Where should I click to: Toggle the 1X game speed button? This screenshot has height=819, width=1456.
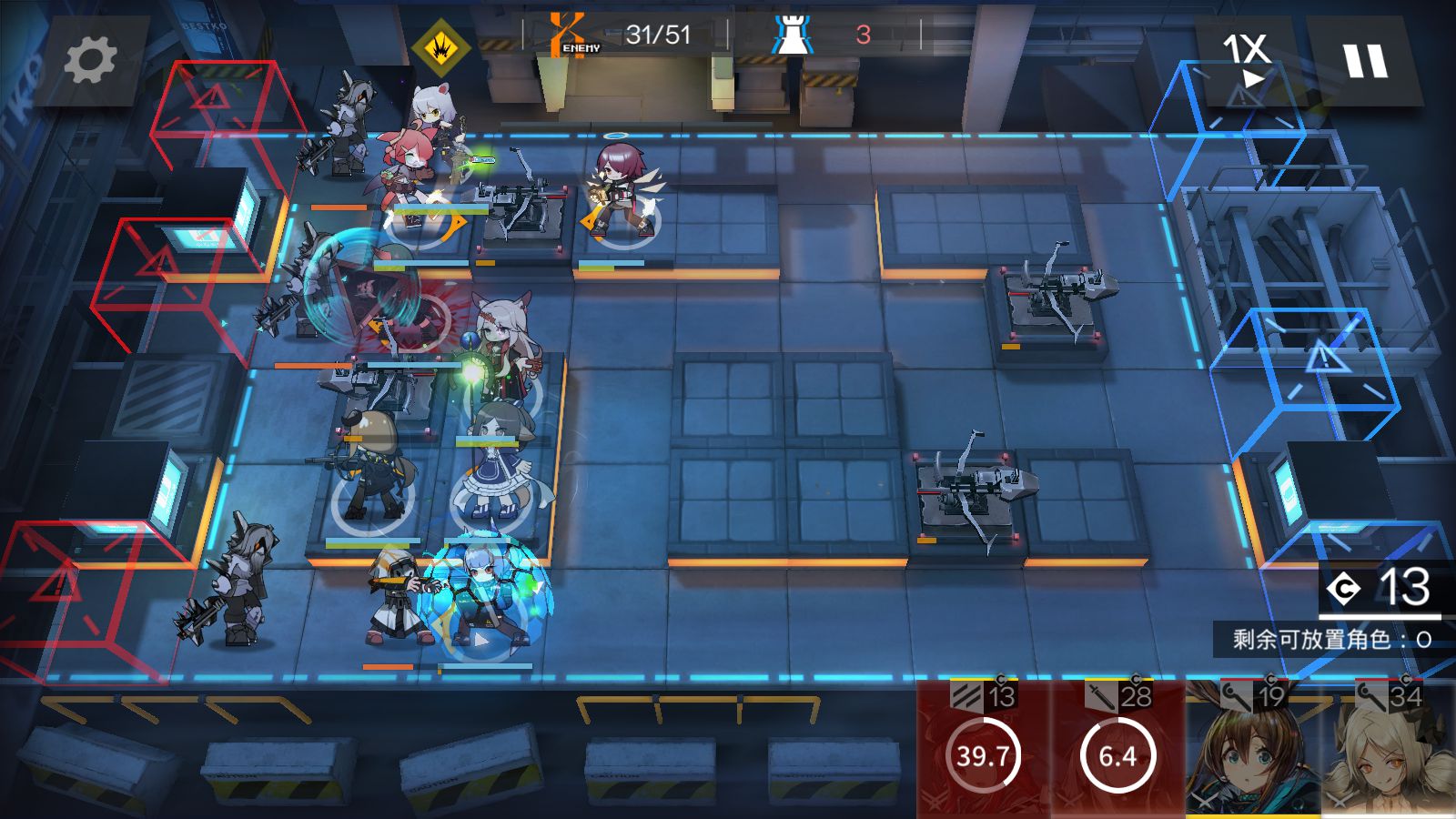pyautogui.click(x=1246, y=60)
